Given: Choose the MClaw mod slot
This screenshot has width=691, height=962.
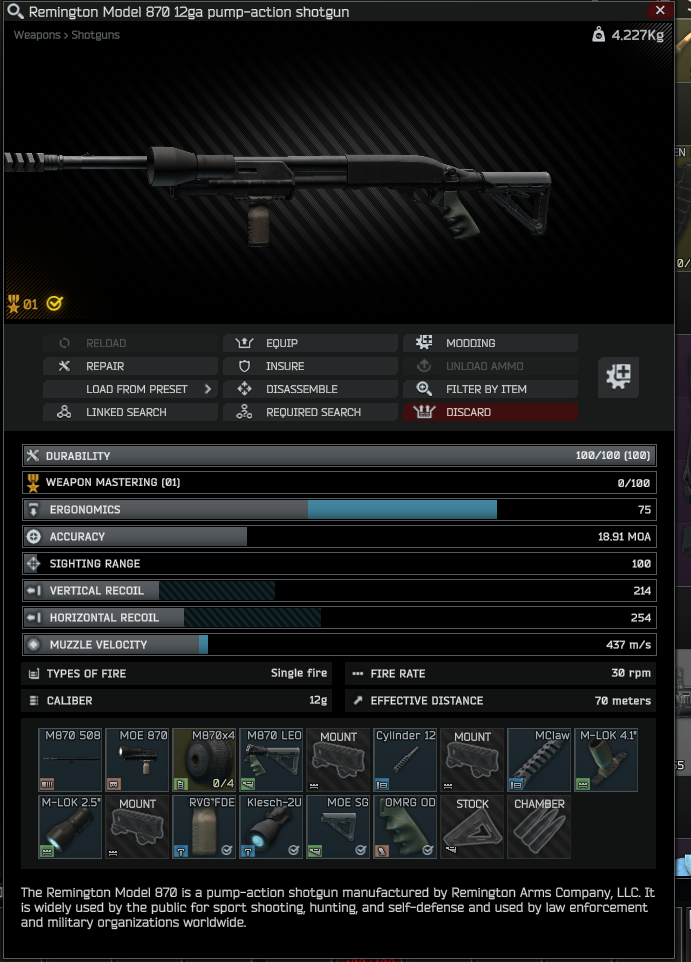Looking at the screenshot, I should tap(540, 760).
